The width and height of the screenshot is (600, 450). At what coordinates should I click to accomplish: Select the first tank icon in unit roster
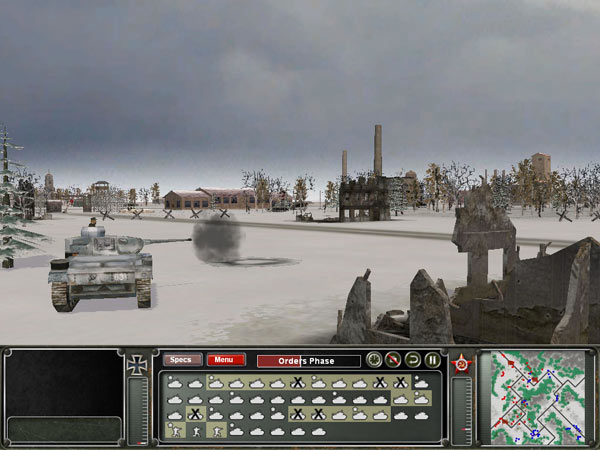[175, 382]
